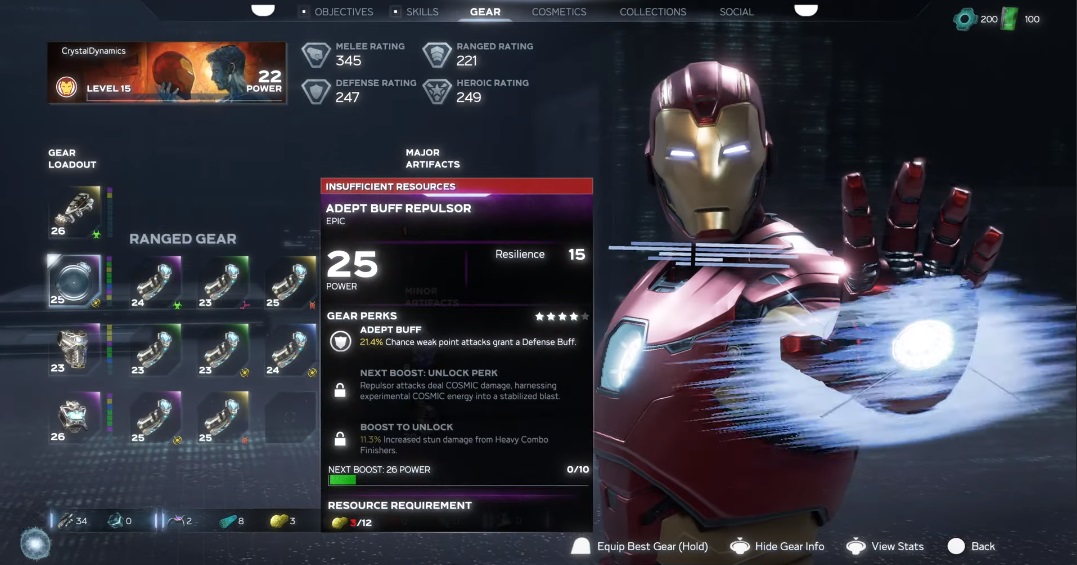
Task: Click the equipped power 25 circular repulsor slot
Action: (x=74, y=281)
